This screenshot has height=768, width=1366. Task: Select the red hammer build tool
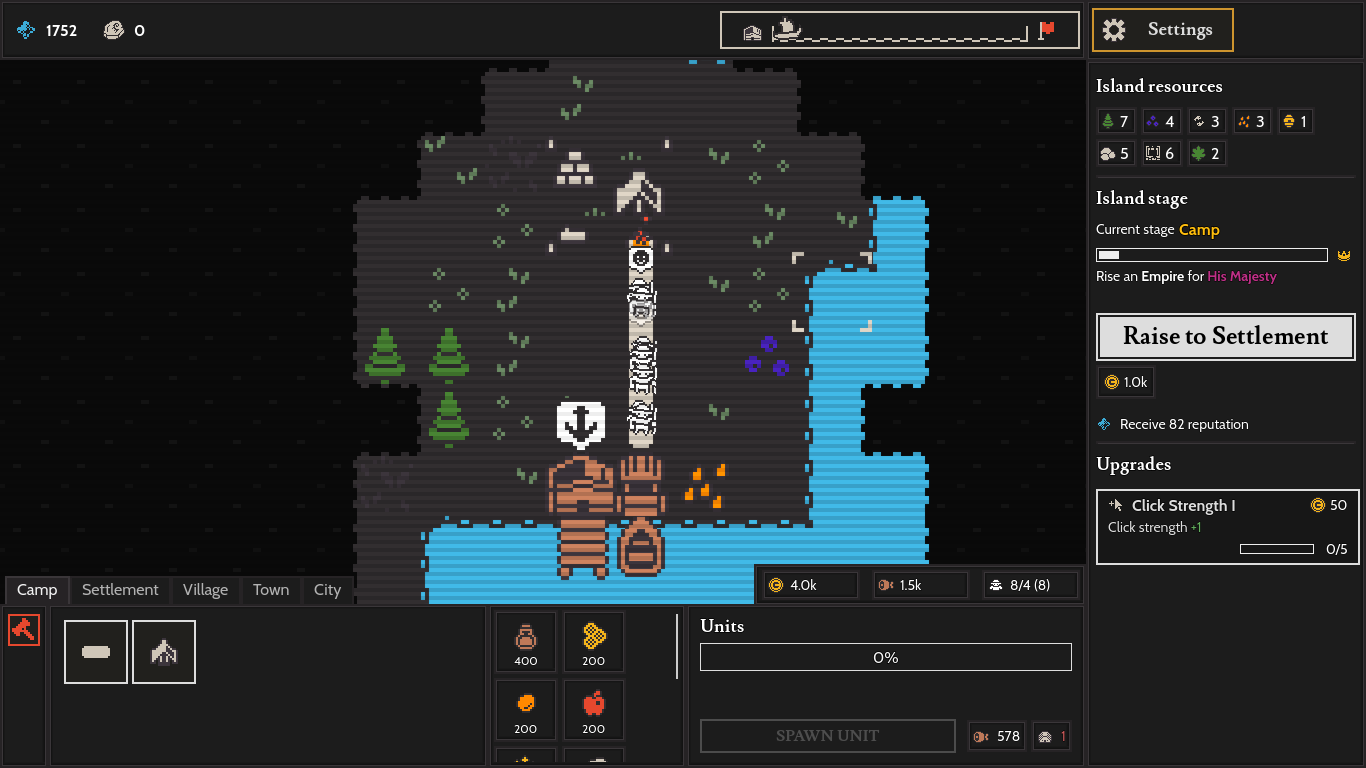[x=23, y=629]
